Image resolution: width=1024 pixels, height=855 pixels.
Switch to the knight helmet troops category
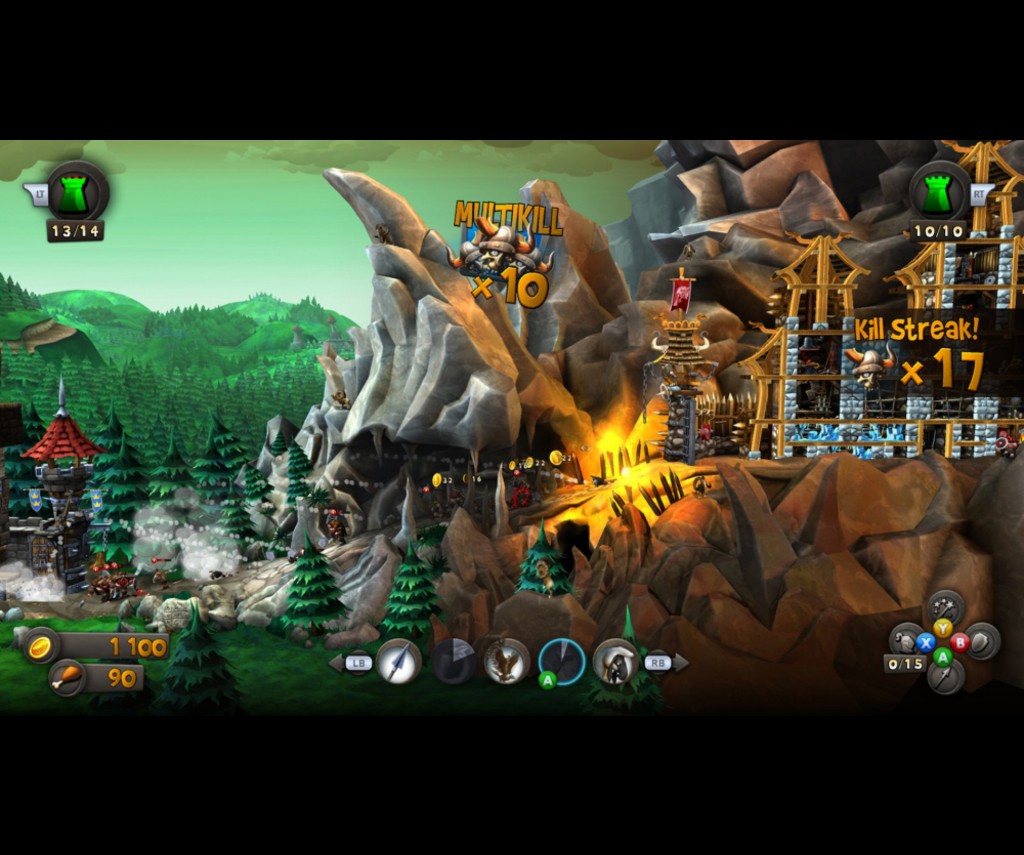907,641
